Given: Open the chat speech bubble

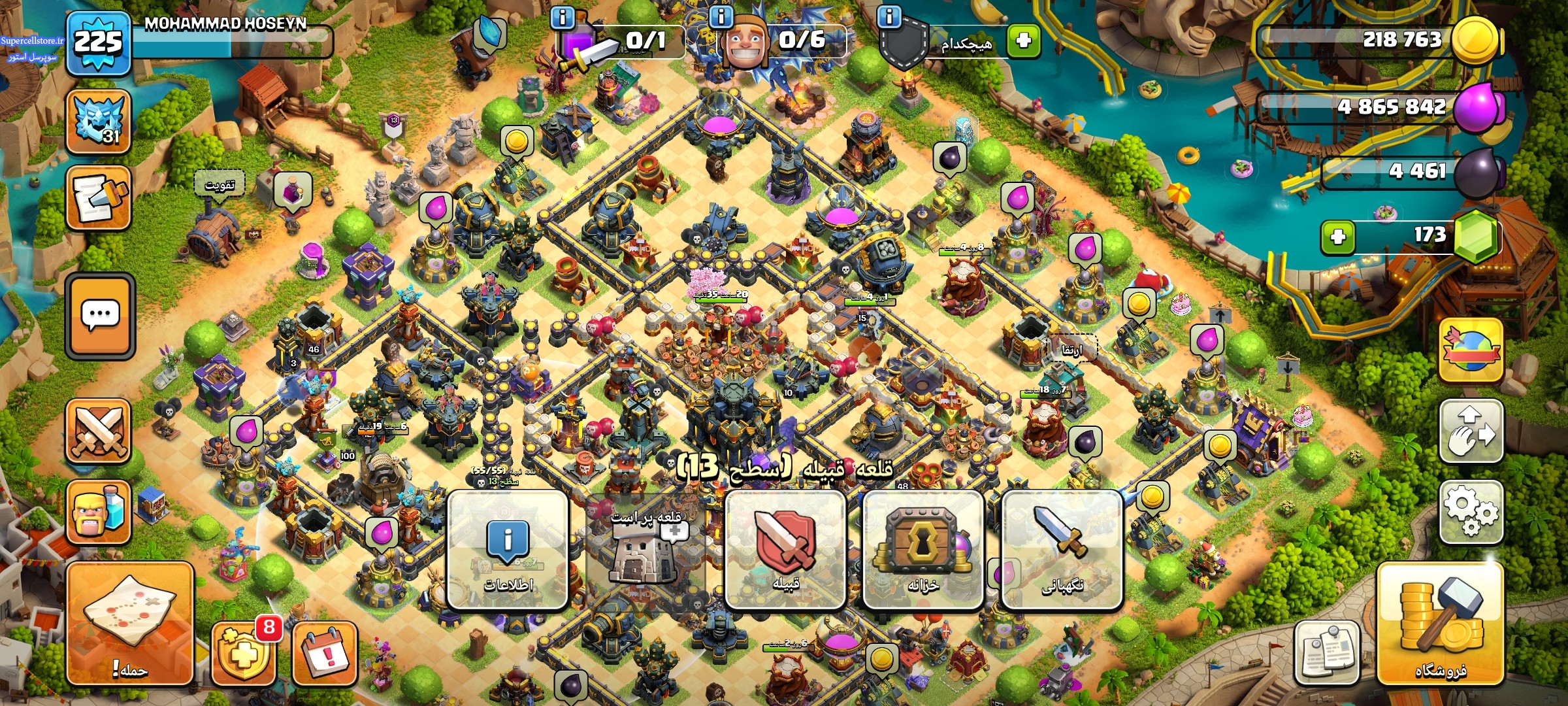Looking at the screenshot, I should point(100,316).
